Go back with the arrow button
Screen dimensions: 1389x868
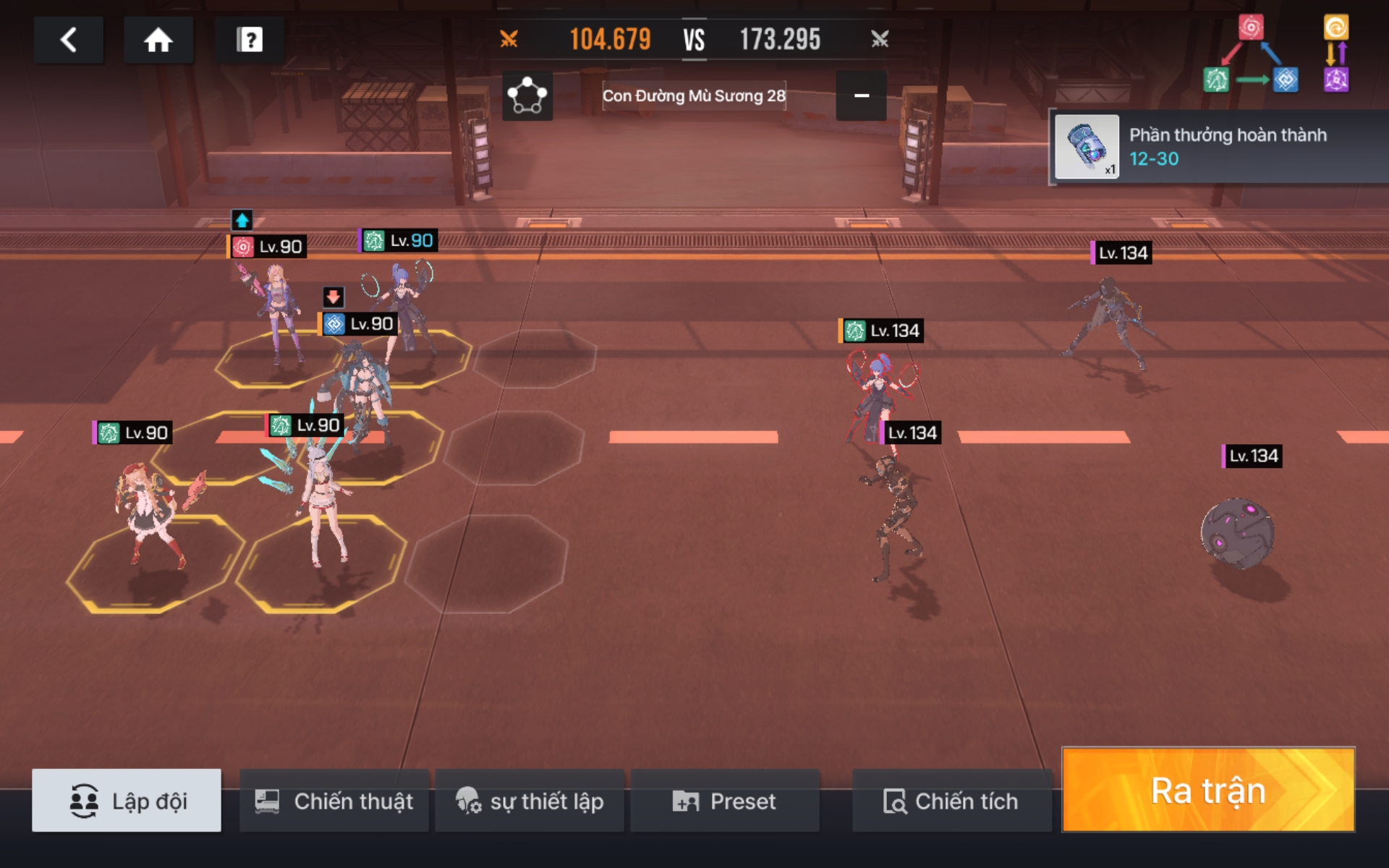point(69,40)
